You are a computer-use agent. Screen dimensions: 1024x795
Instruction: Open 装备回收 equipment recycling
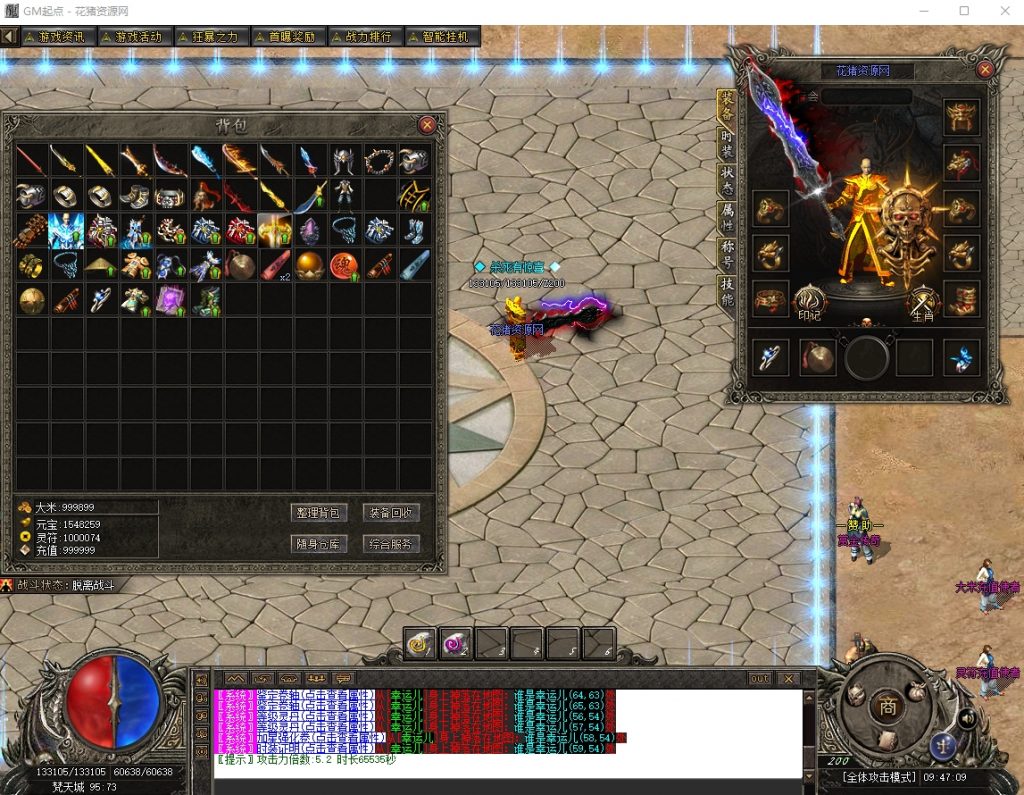coord(391,513)
